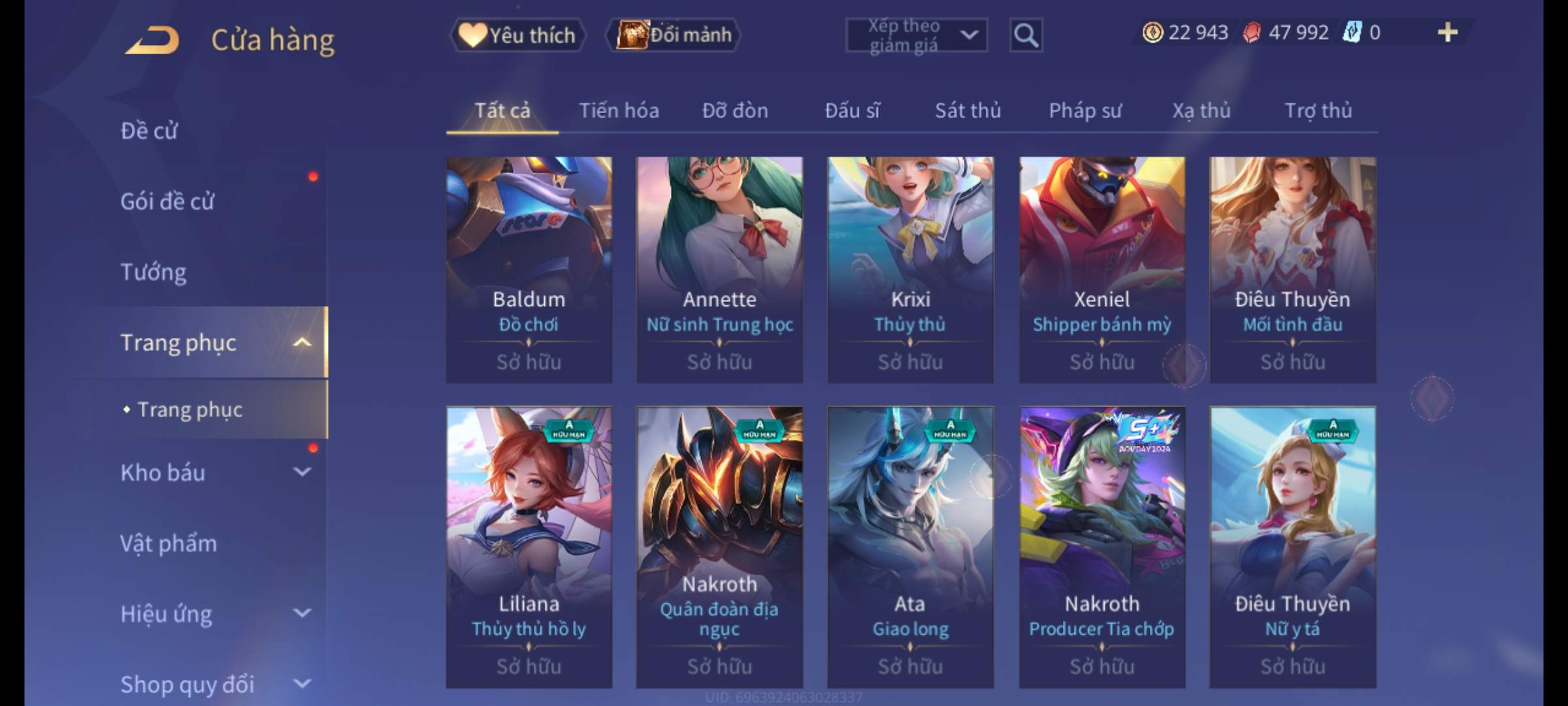Show the Pháp sư skins tab
This screenshot has height=706, width=1568.
pyautogui.click(x=1085, y=110)
